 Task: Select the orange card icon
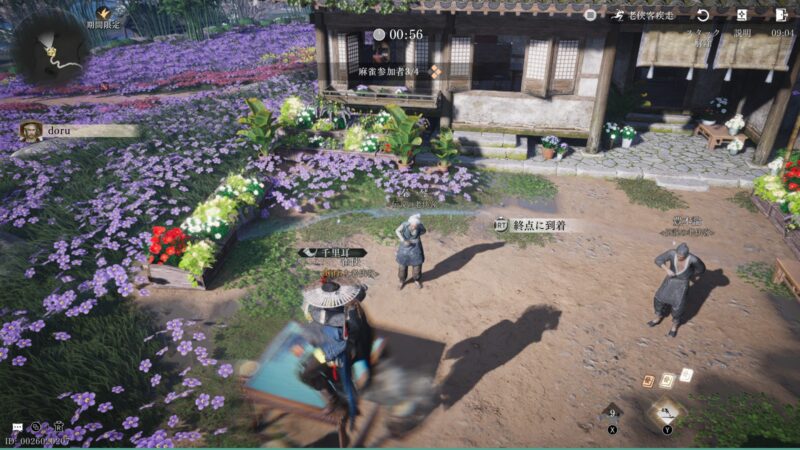point(648,381)
